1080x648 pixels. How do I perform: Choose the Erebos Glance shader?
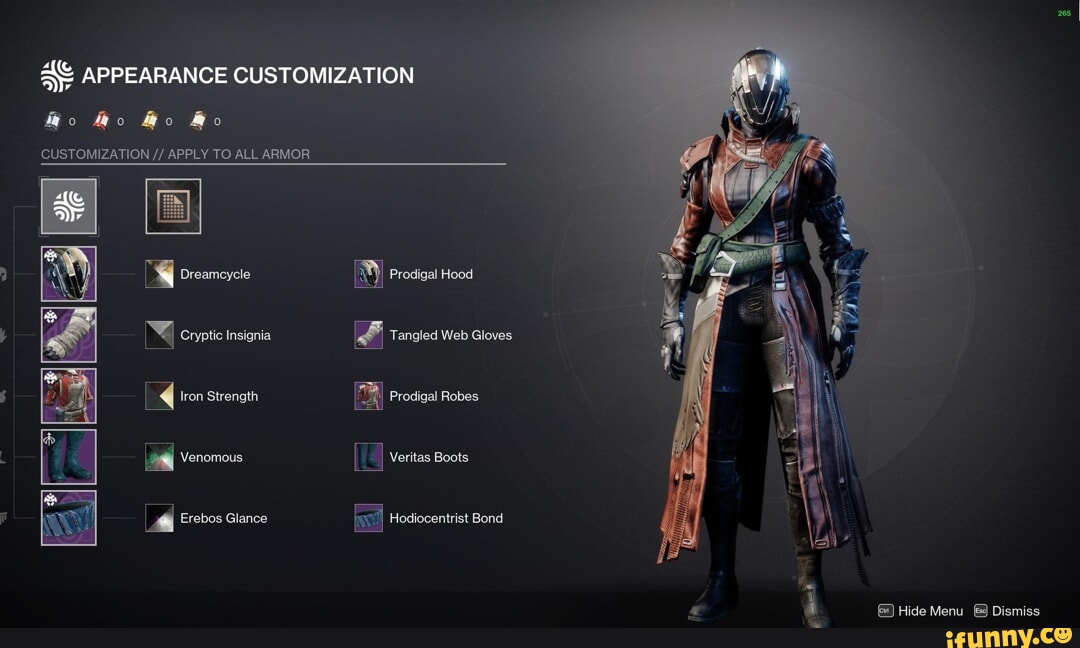coord(159,518)
